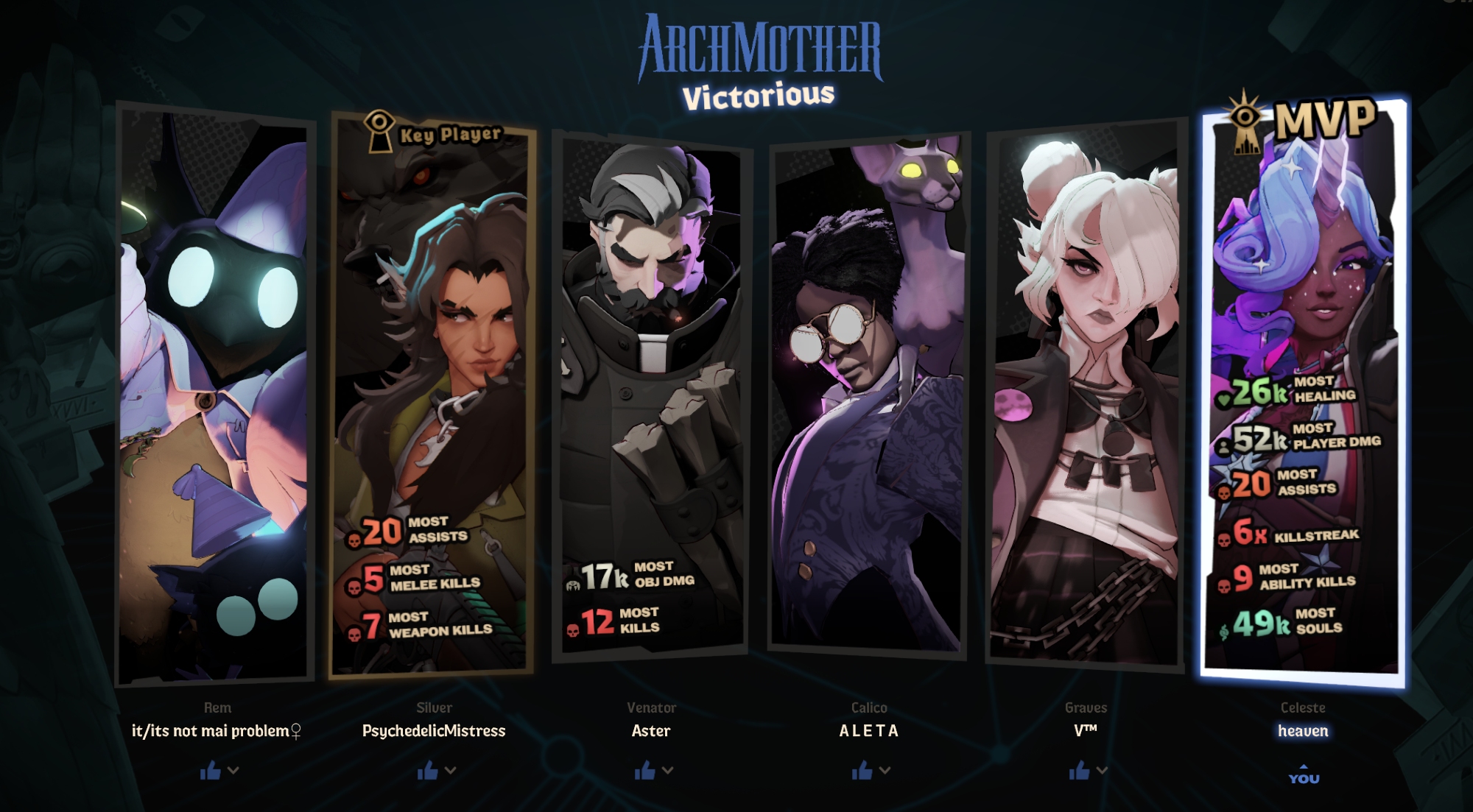Commend PsychedelicMistress with a thumbs up
The width and height of the screenshot is (1473, 812).
pyautogui.click(x=427, y=771)
